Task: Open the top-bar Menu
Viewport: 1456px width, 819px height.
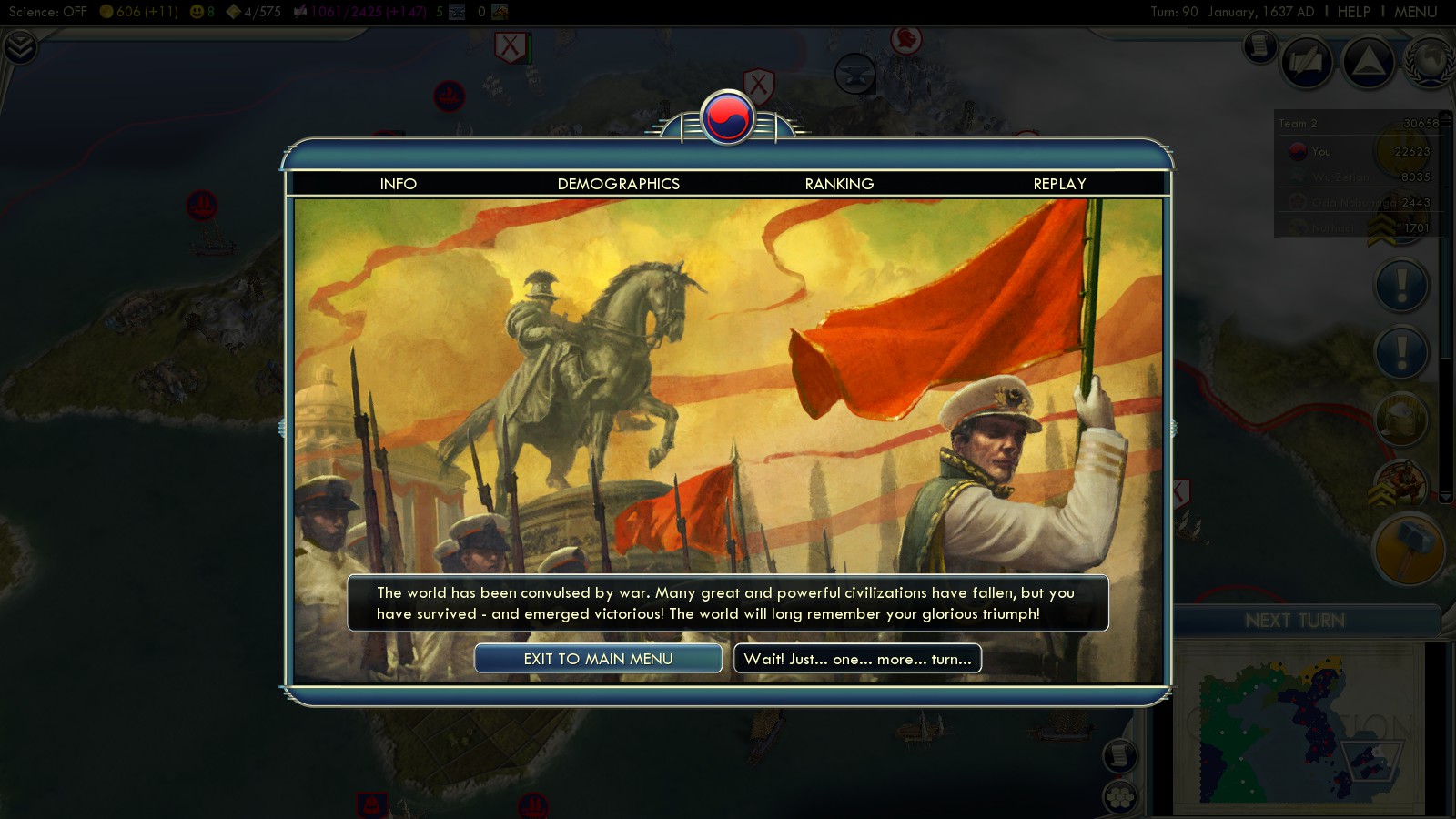Action: 1415,12
